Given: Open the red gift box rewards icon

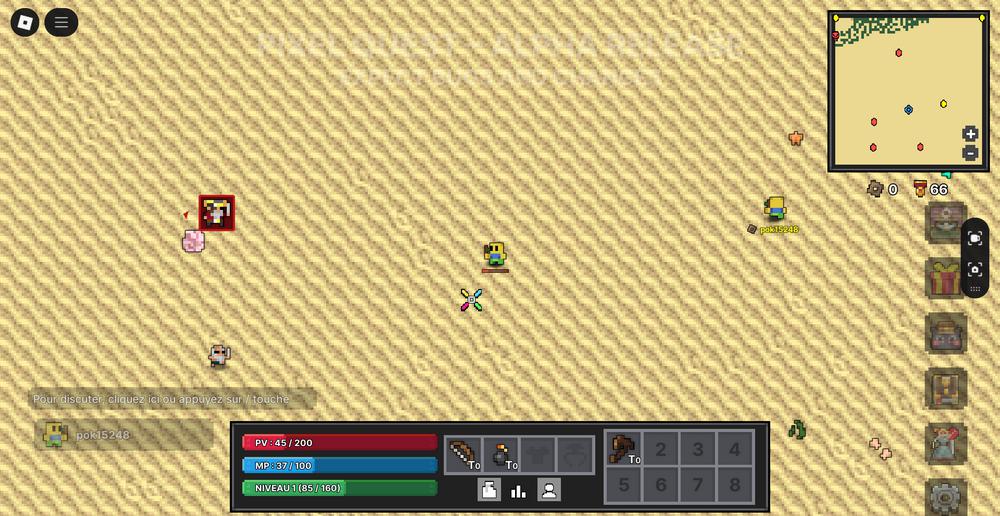Looking at the screenshot, I should click(x=945, y=279).
